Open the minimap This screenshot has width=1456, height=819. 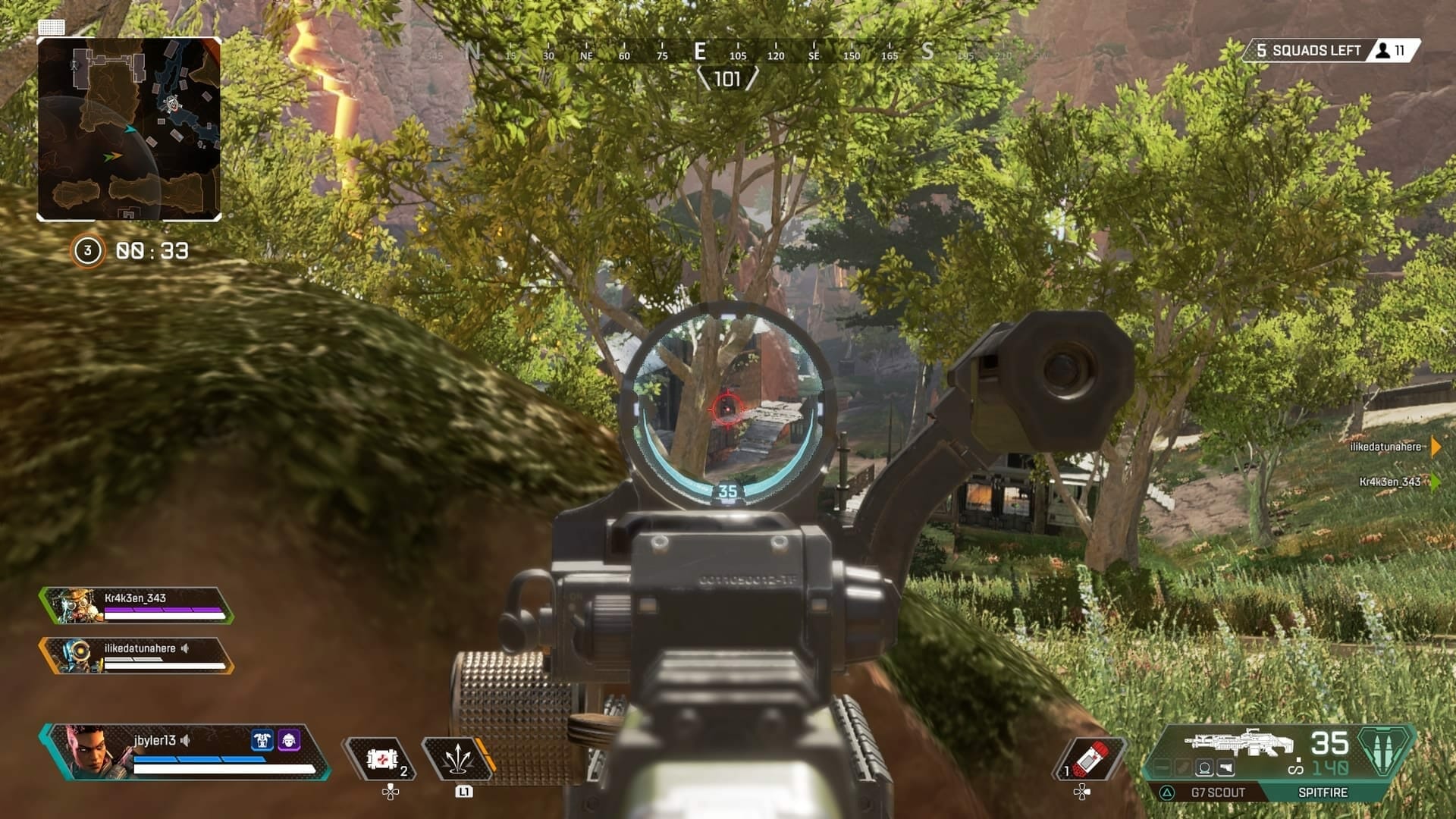click(129, 129)
